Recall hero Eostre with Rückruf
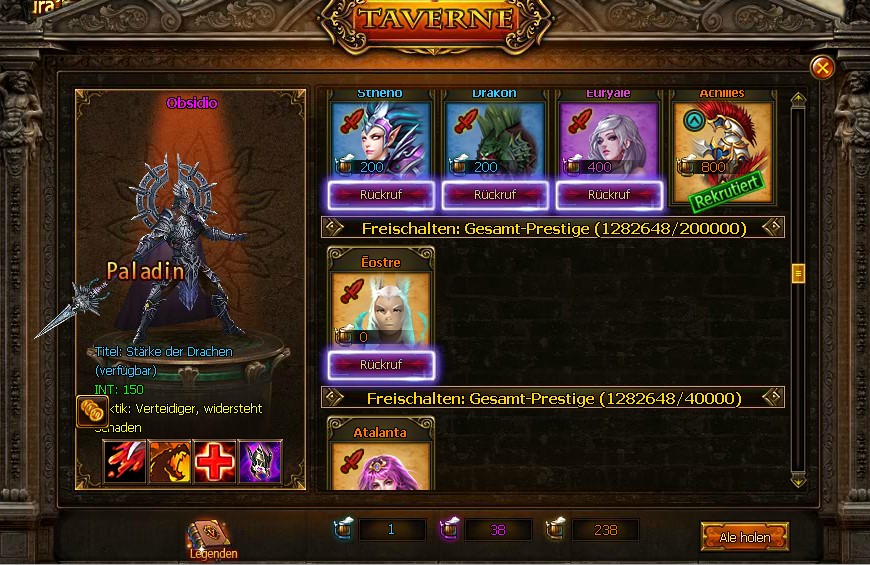Image resolution: width=870 pixels, height=565 pixels. (380, 365)
